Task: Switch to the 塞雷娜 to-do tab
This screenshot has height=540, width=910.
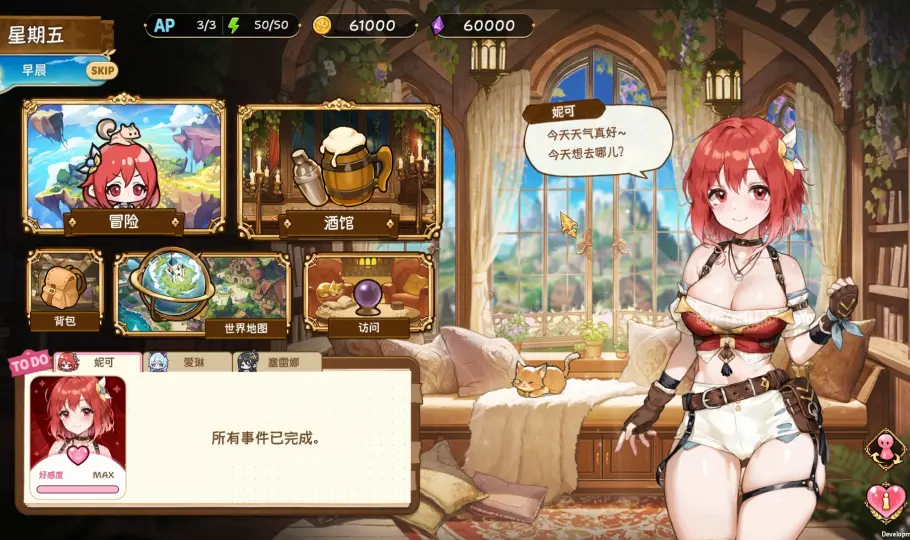Action: point(277,362)
